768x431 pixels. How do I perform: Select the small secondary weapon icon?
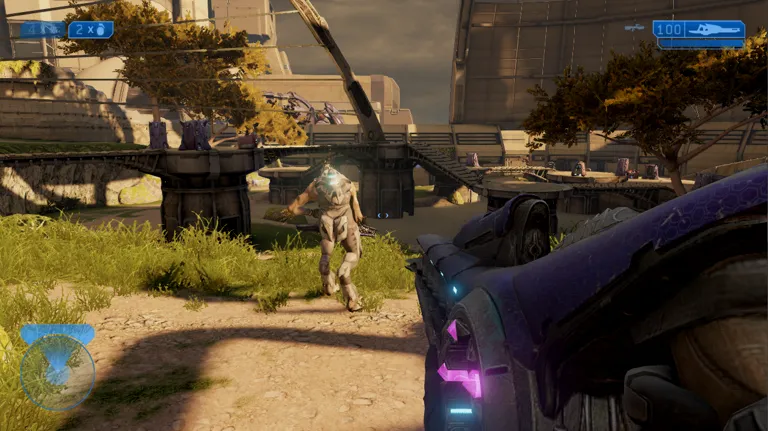tap(634, 28)
